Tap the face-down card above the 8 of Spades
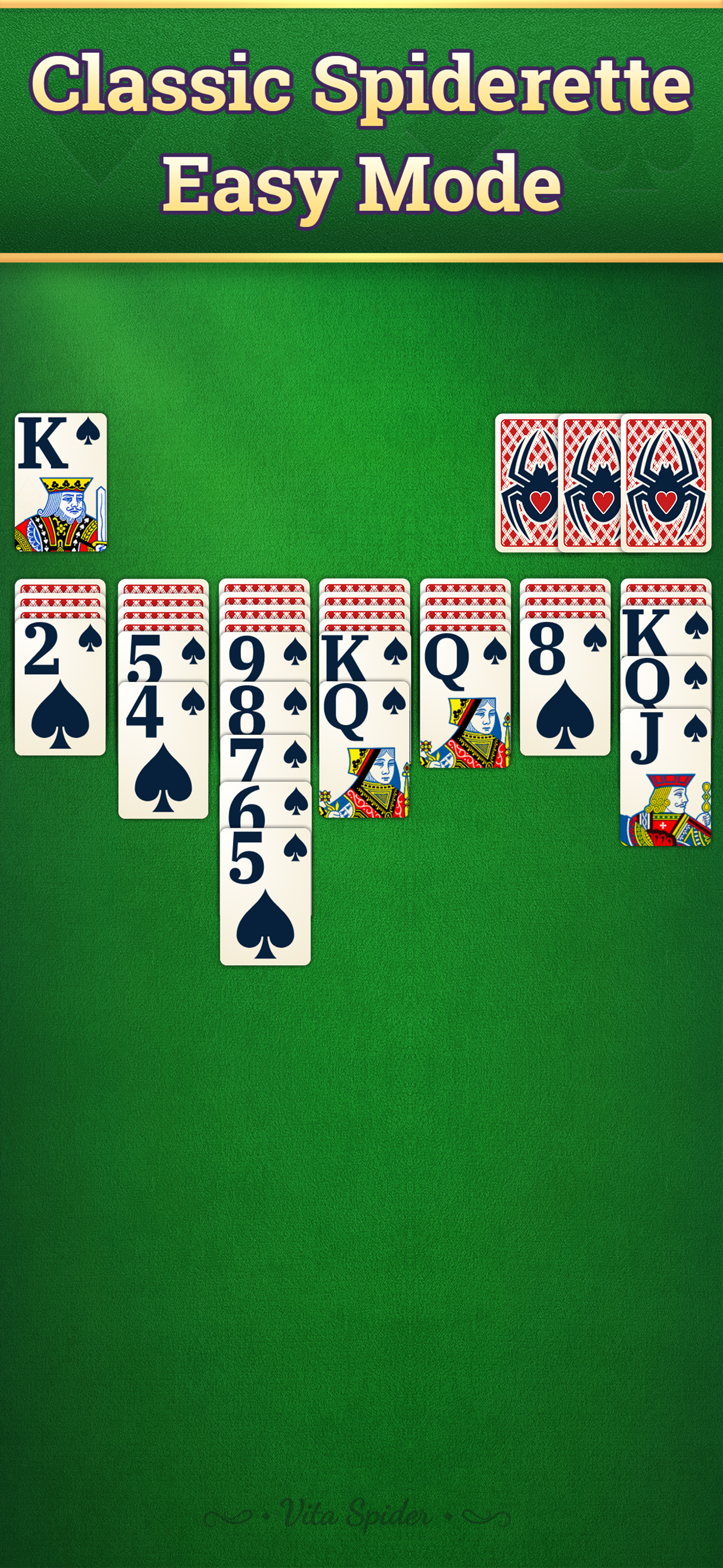723x1568 pixels. pos(566,599)
